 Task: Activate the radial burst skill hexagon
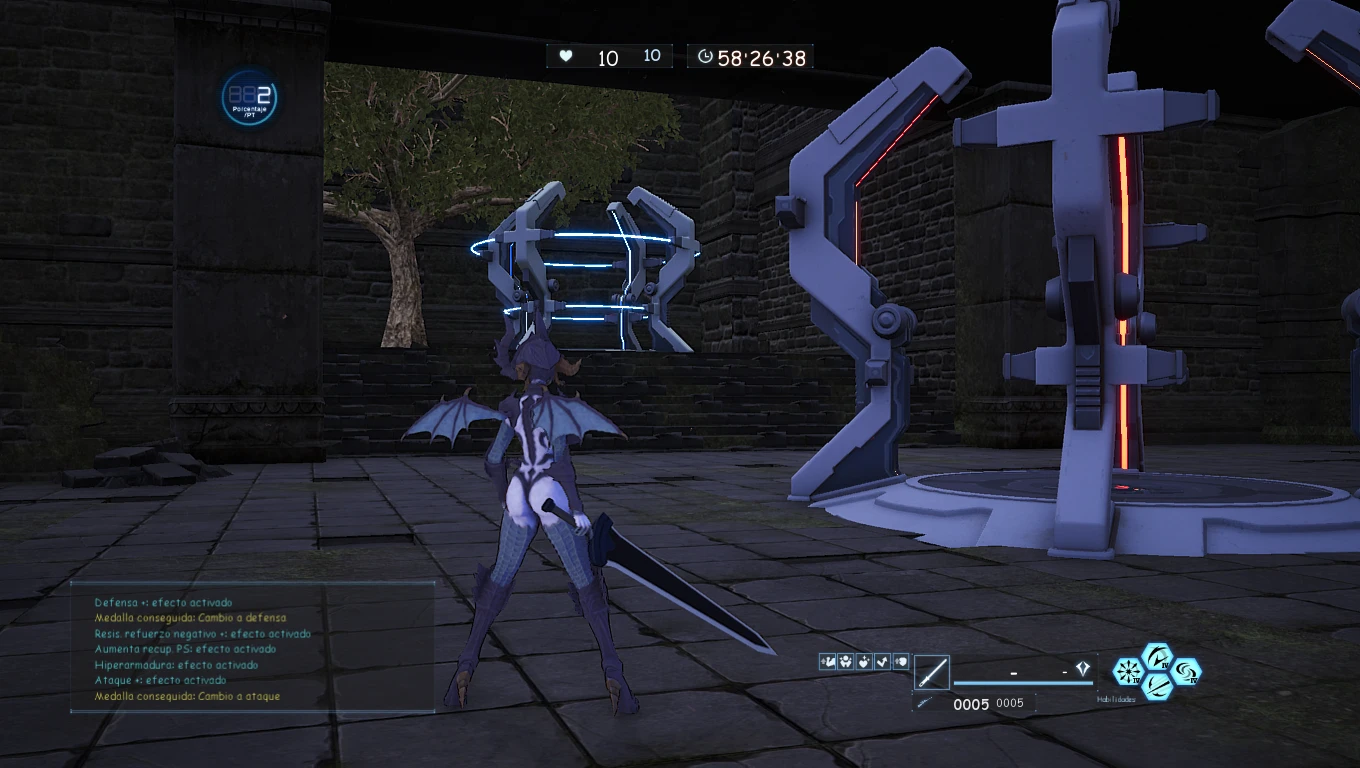[x=1128, y=671]
